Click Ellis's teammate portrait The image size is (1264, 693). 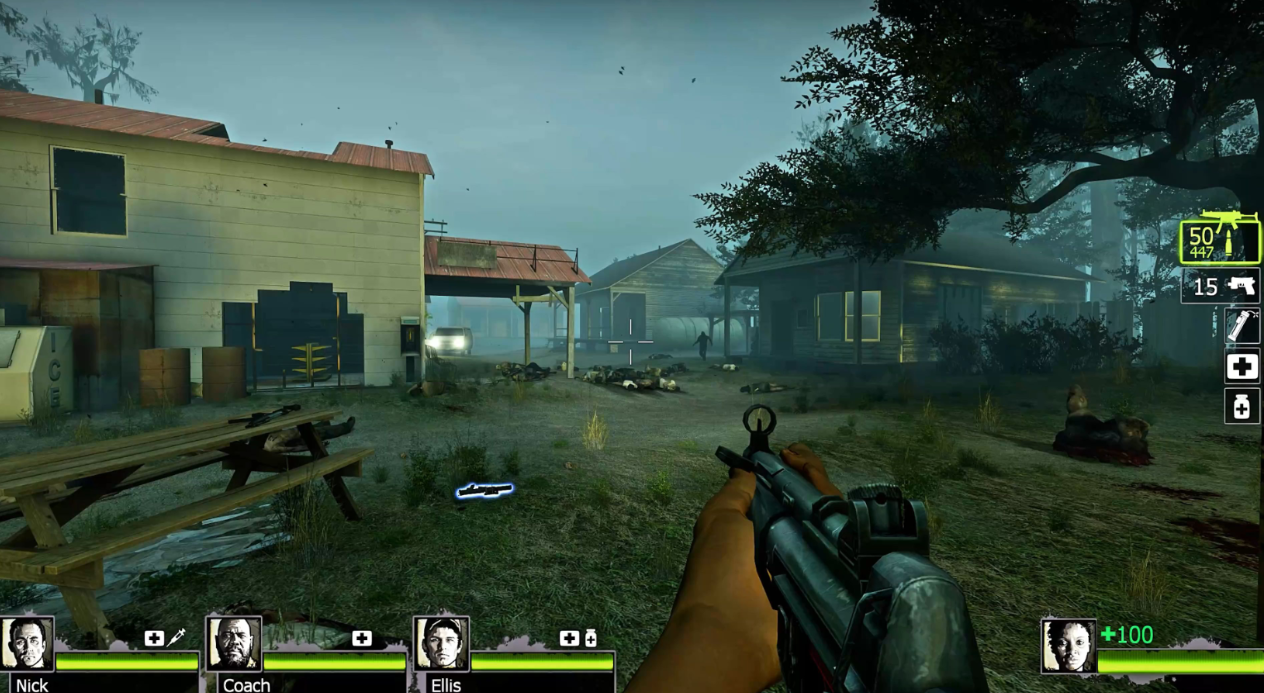click(x=441, y=644)
